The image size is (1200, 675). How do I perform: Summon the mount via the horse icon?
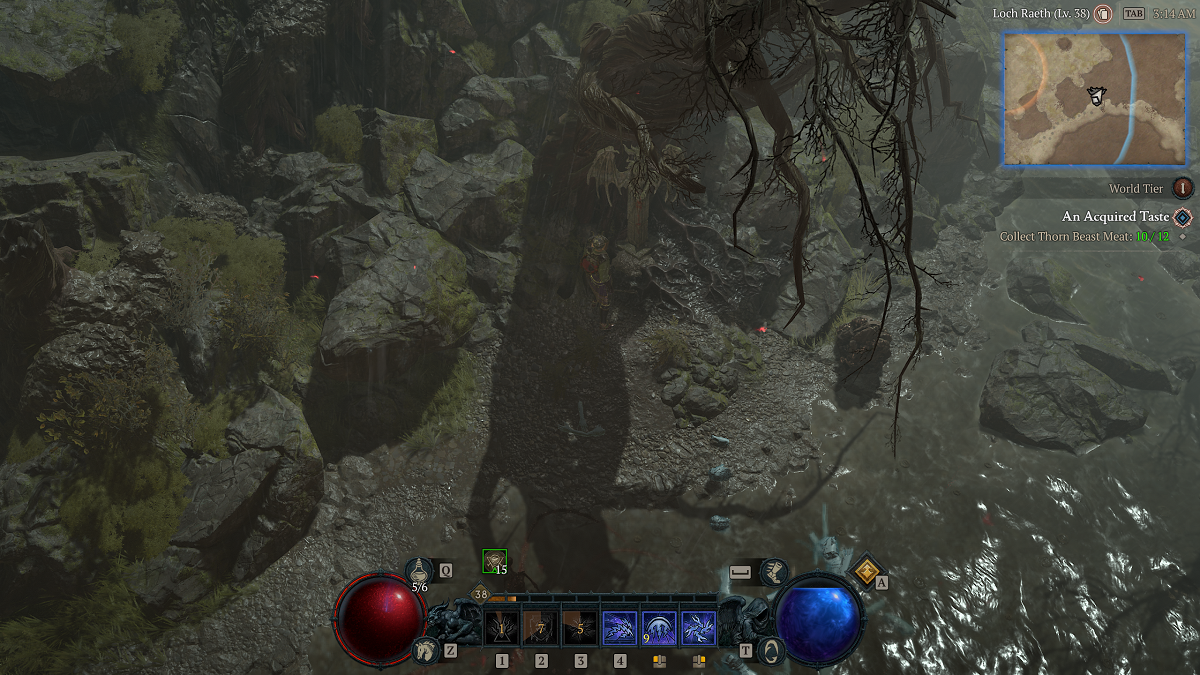pyautogui.click(x=425, y=650)
